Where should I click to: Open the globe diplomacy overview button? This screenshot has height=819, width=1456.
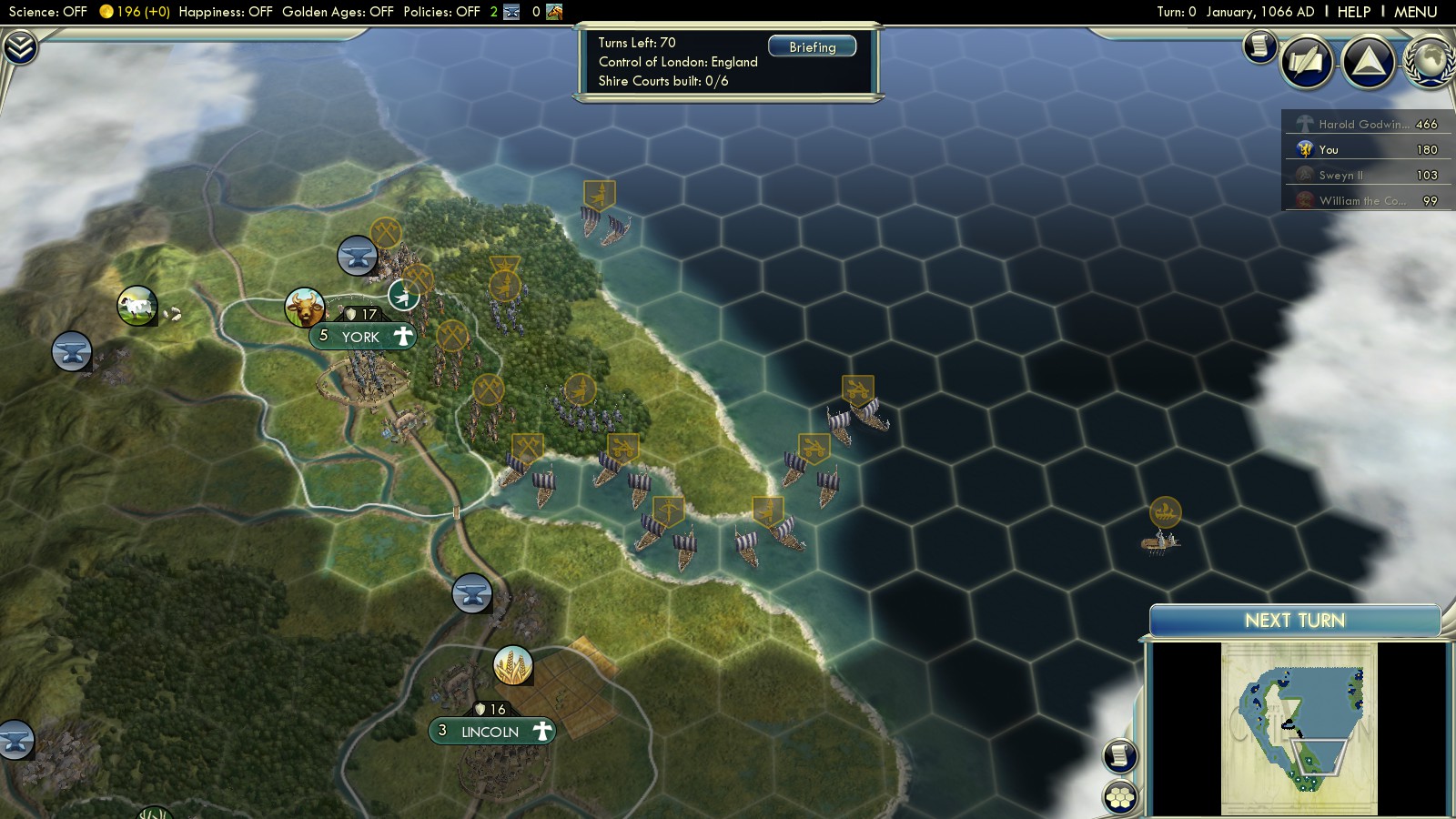click(x=1431, y=62)
